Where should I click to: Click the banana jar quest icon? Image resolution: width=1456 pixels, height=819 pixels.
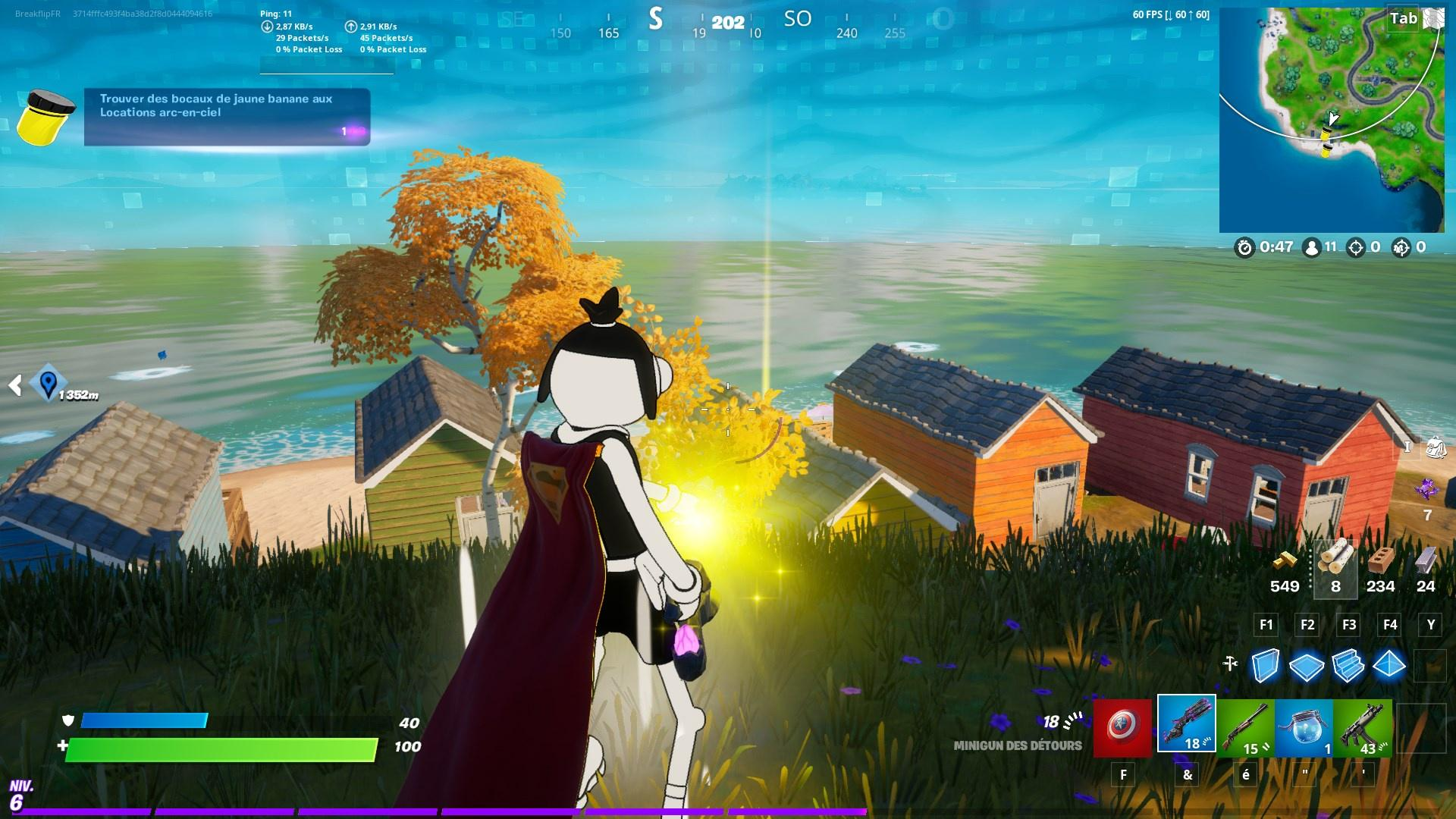pyautogui.click(x=43, y=116)
